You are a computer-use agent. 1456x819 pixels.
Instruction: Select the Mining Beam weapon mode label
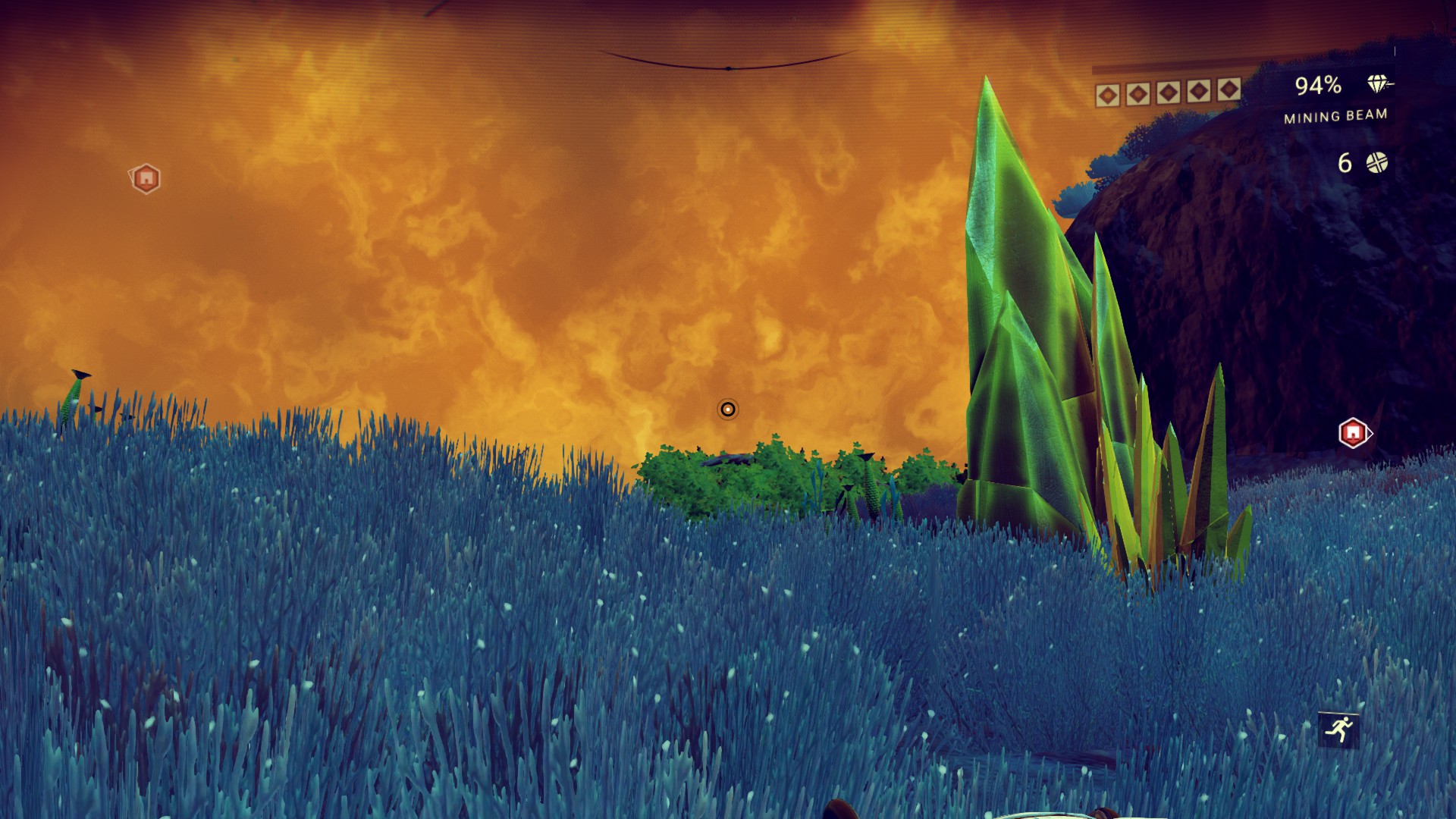[1335, 116]
